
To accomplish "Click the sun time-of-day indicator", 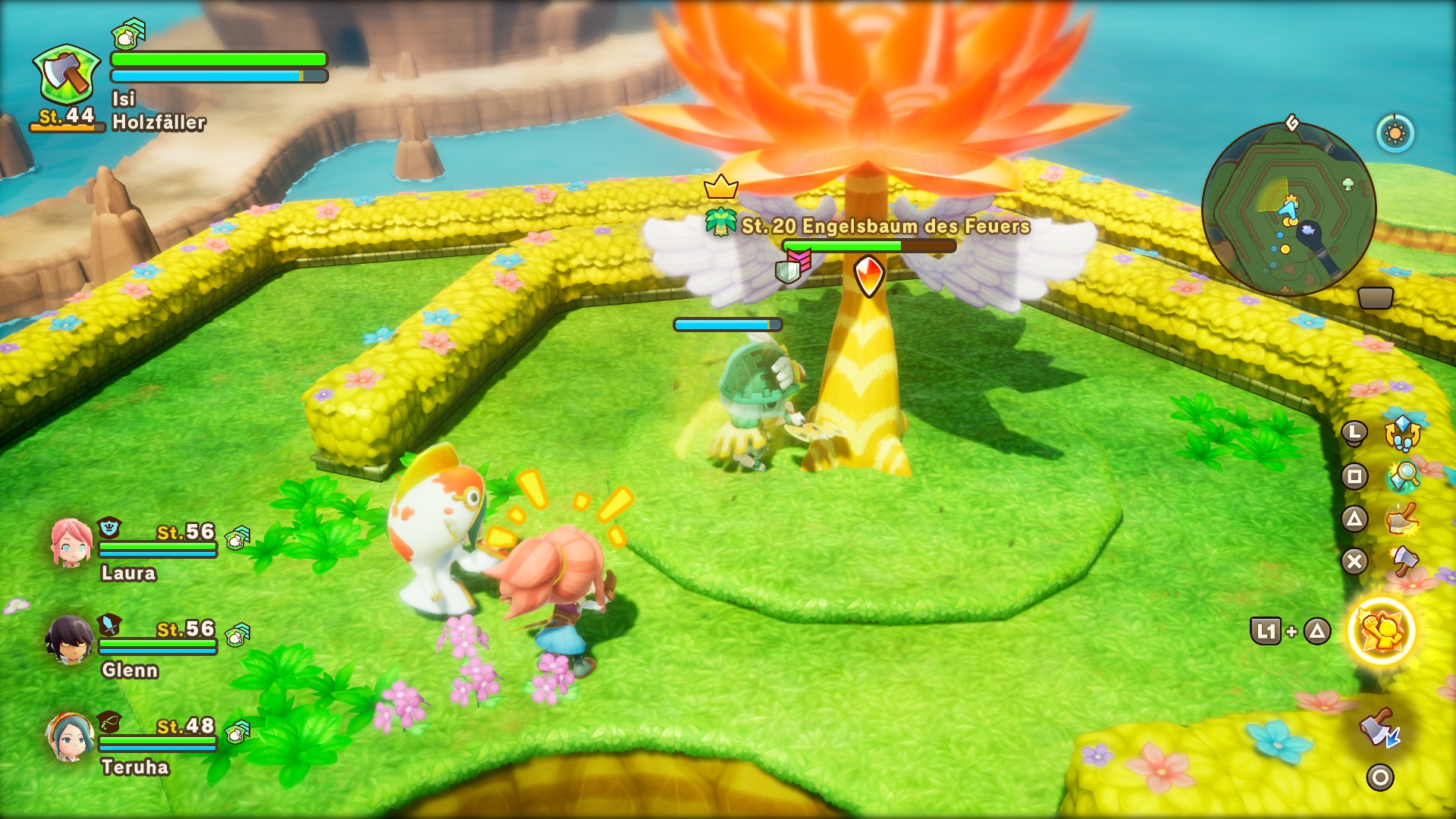I will (1395, 134).
